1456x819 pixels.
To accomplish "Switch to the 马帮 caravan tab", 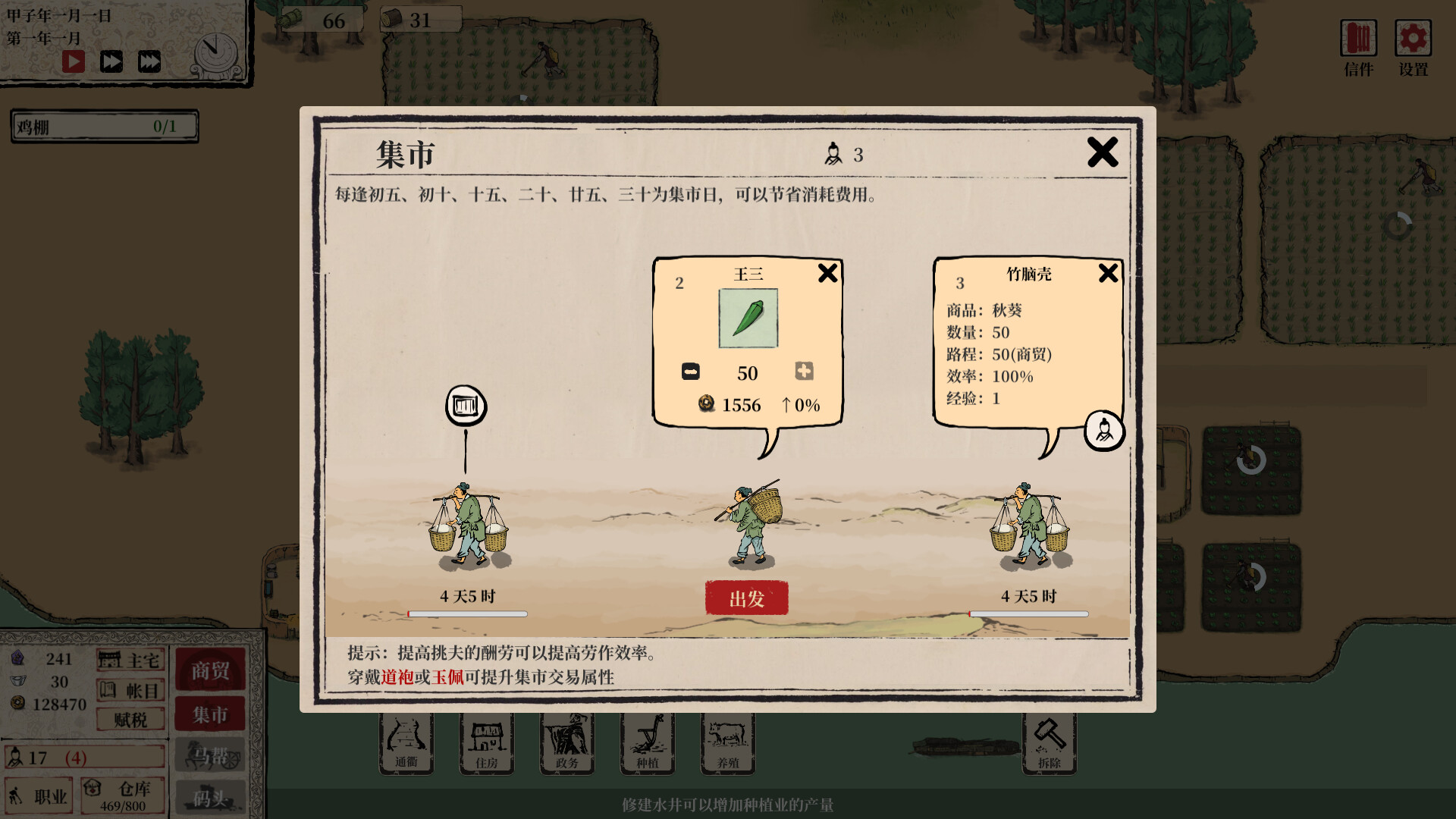I will click(x=210, y=755).
